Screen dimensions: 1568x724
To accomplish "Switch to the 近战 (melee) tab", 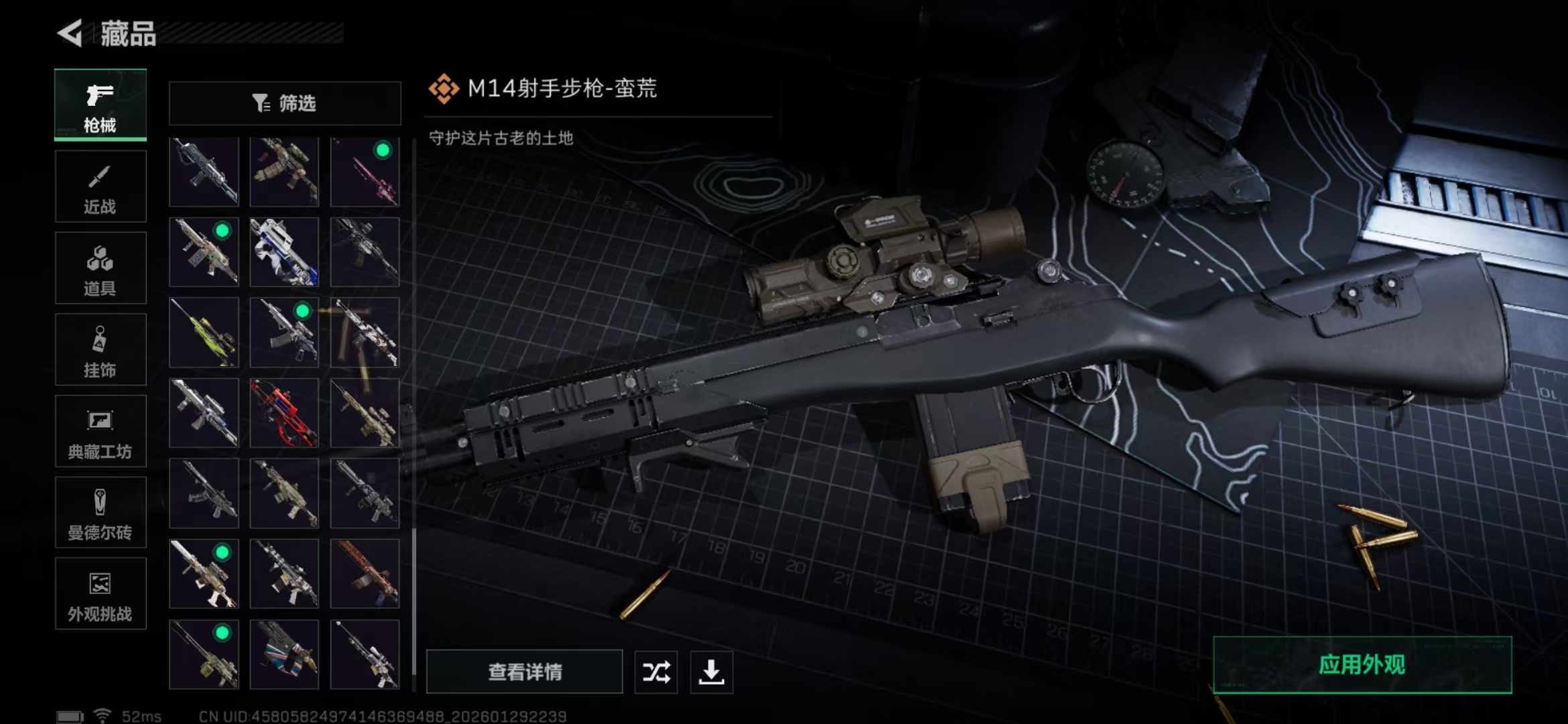I will [101, 186].
